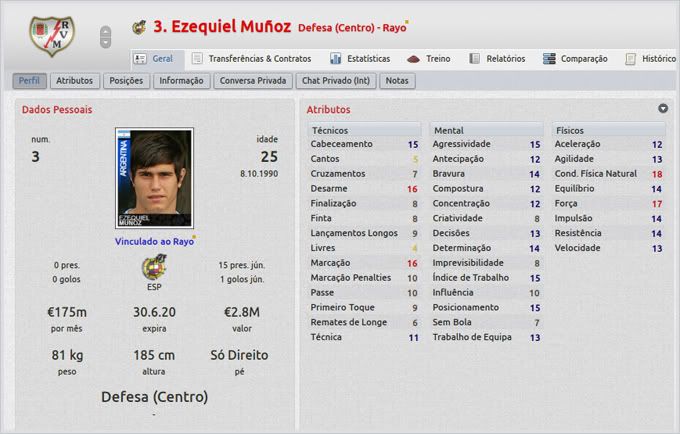Open the Posições sub-tab
This screenshot has width=680, height=434.
tap(127, 80)
